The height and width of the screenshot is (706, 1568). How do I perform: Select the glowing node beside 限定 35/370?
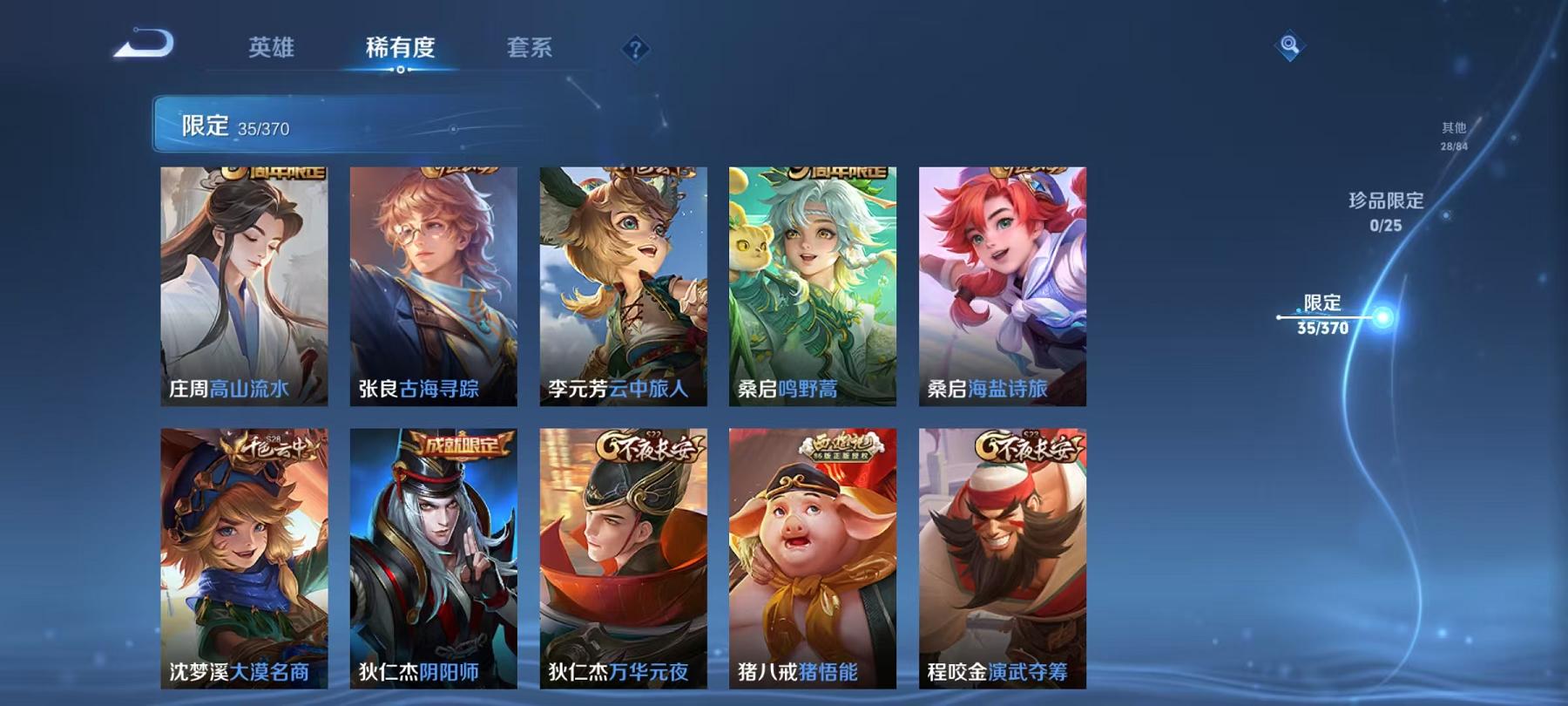click(1382, 318)
